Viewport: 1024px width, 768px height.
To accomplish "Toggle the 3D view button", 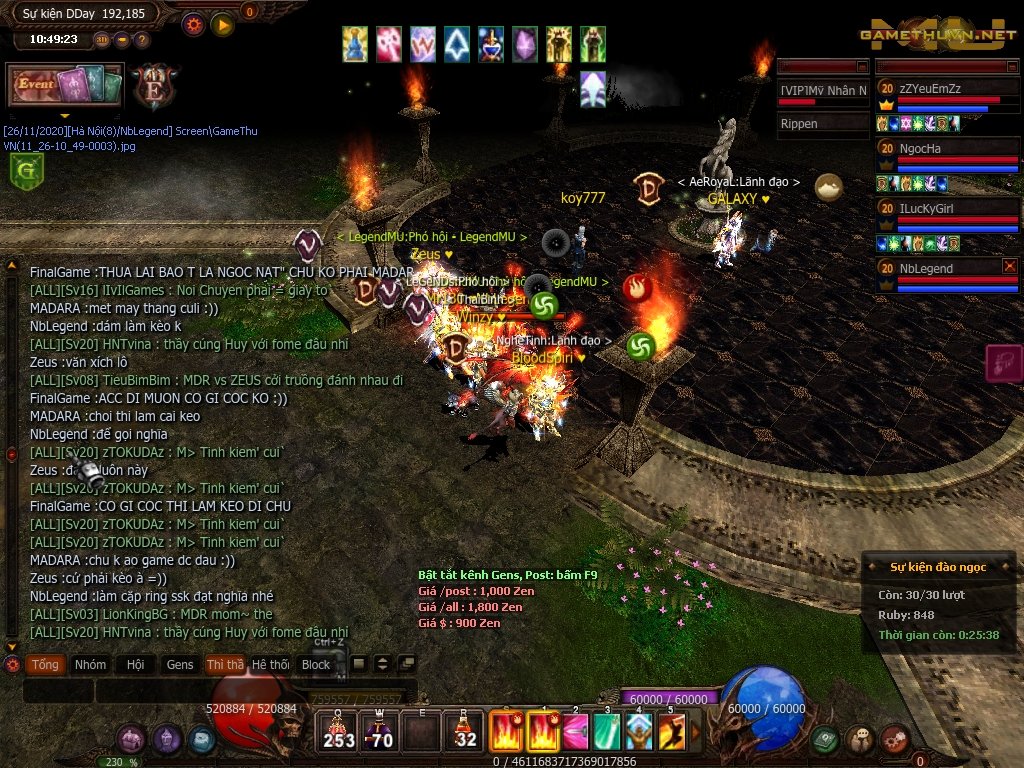I will 102,40.
